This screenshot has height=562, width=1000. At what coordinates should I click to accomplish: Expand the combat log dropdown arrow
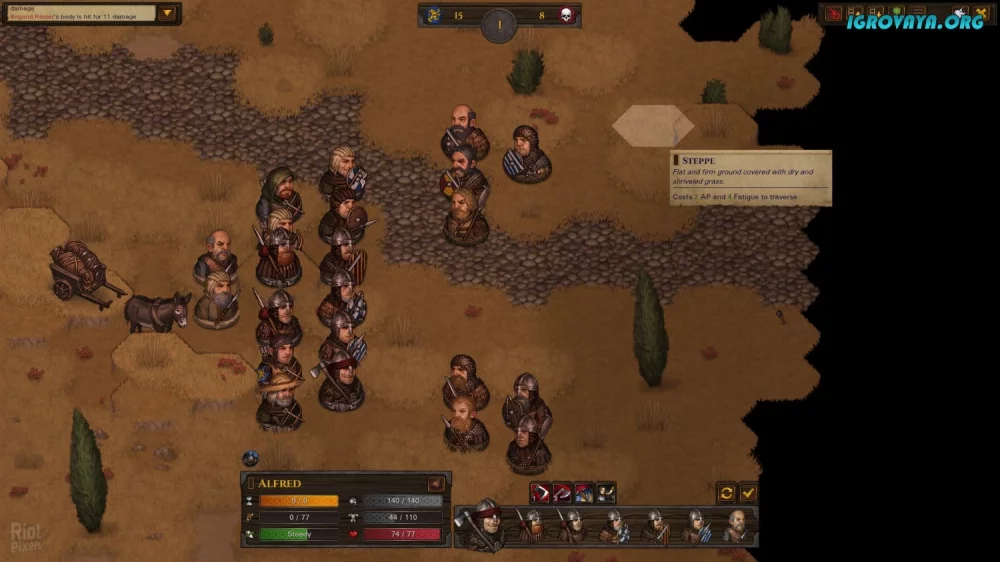pos(167,13)
